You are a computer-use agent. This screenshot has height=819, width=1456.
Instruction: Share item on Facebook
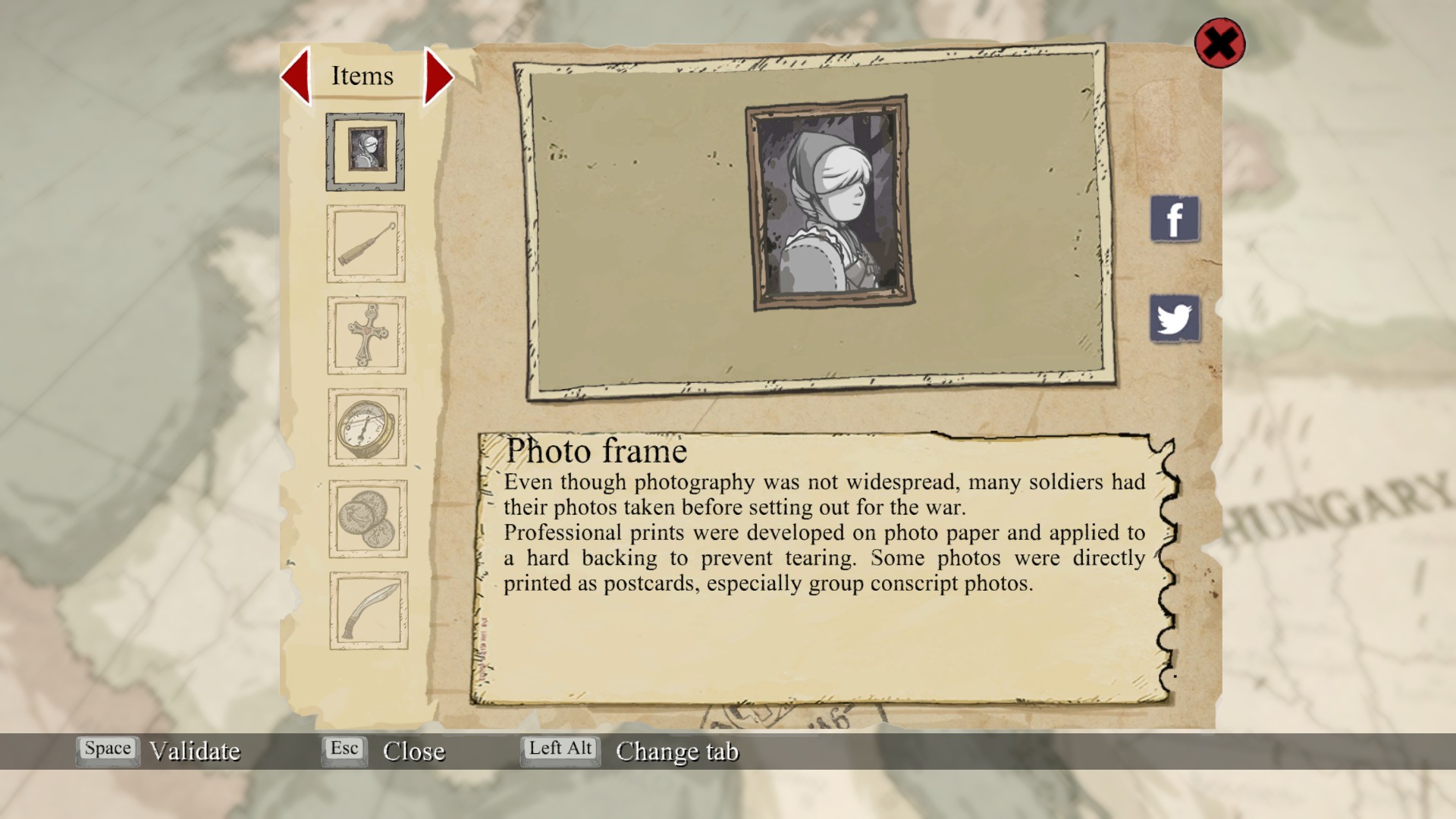click(1175, 219)
